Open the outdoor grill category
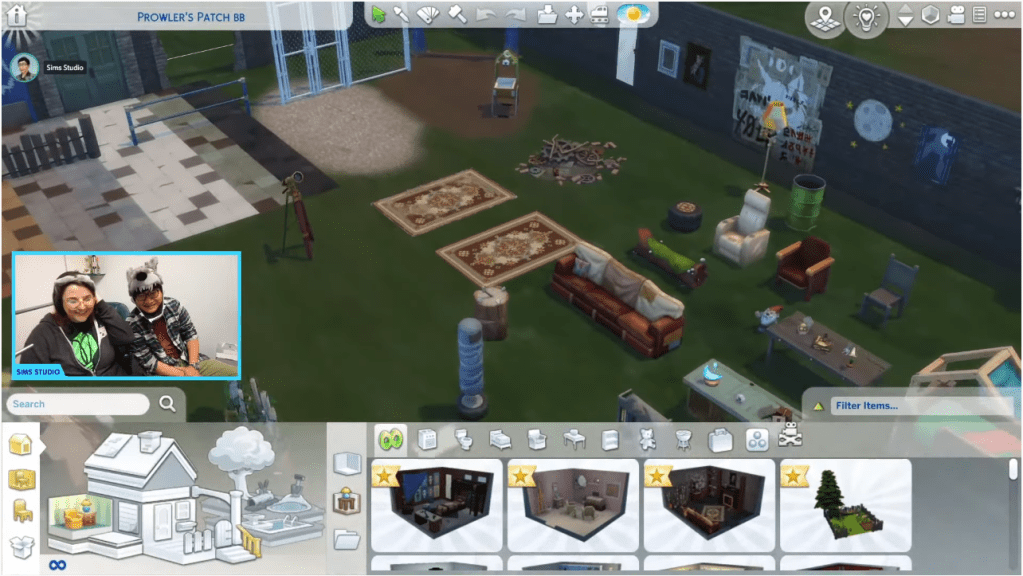This screenshot has height=576, width=1023. point(684,439)
